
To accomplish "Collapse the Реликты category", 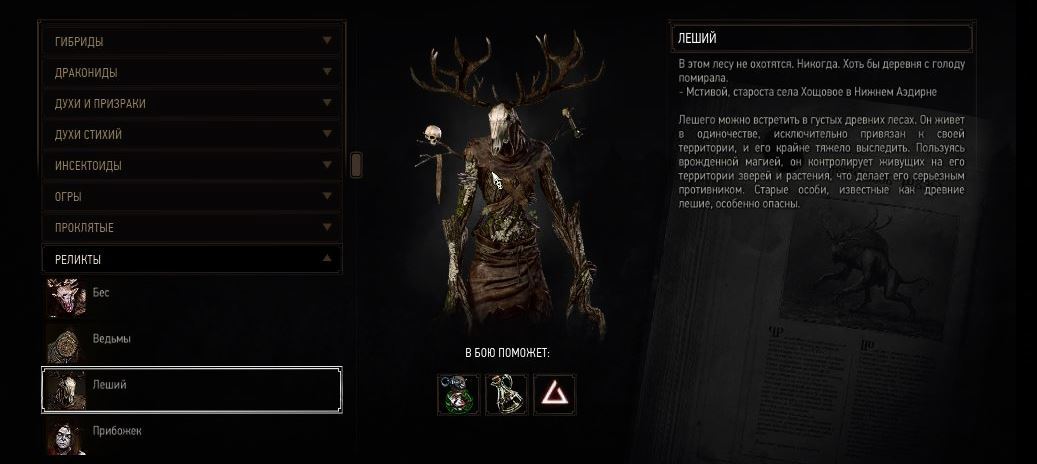I will pyautogui.click(x=190, y=259).
